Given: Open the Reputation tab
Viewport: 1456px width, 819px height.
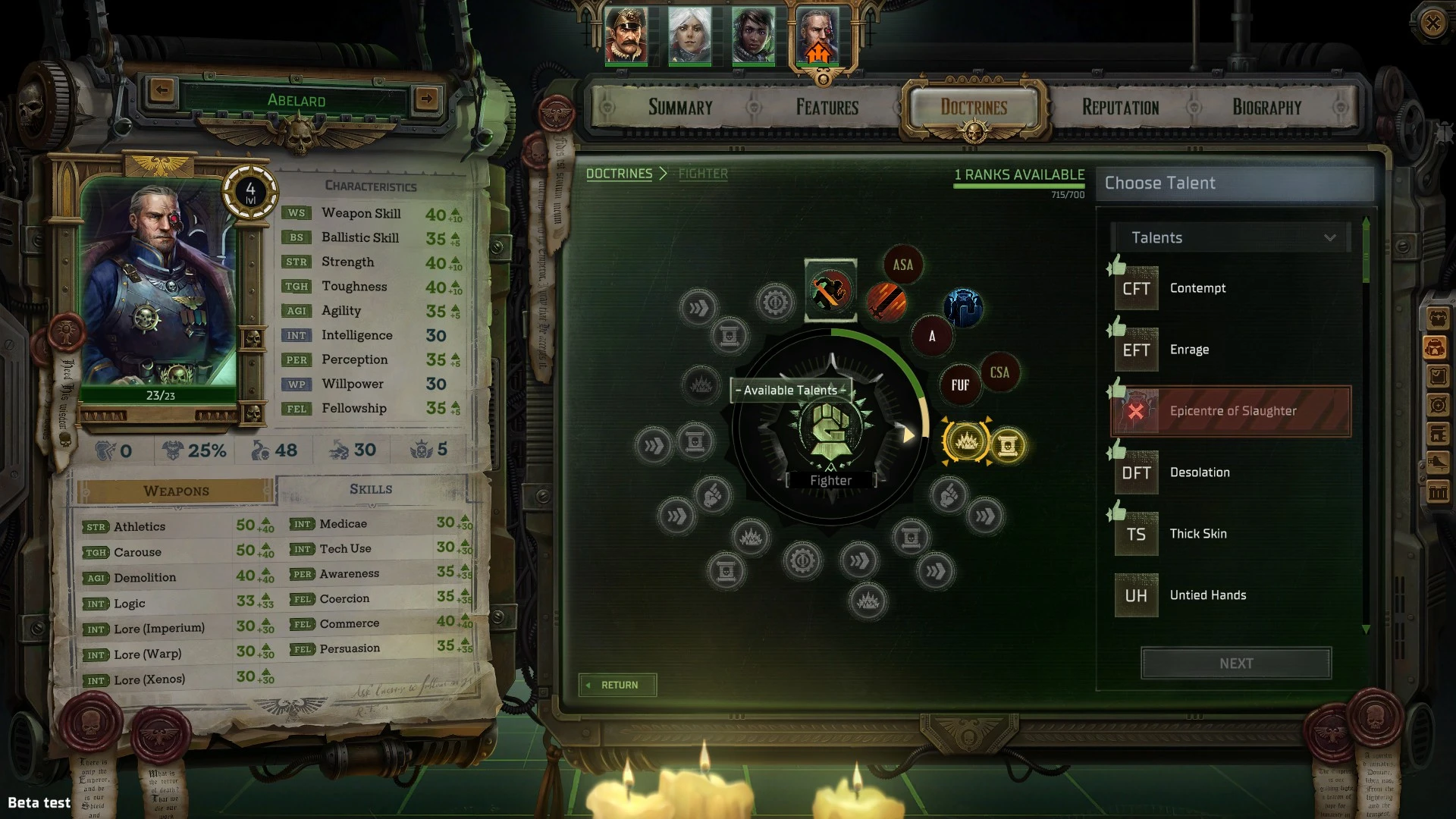Looking at the screenshot, I should (1120, 108).
